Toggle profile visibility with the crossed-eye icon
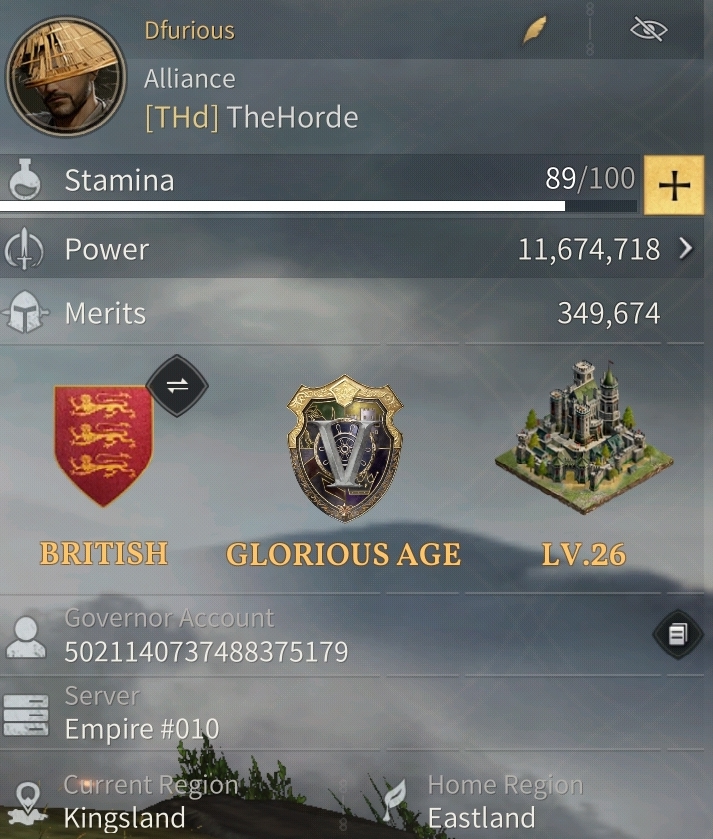Screen dimensions: 713x839 (x=649, y=30)
